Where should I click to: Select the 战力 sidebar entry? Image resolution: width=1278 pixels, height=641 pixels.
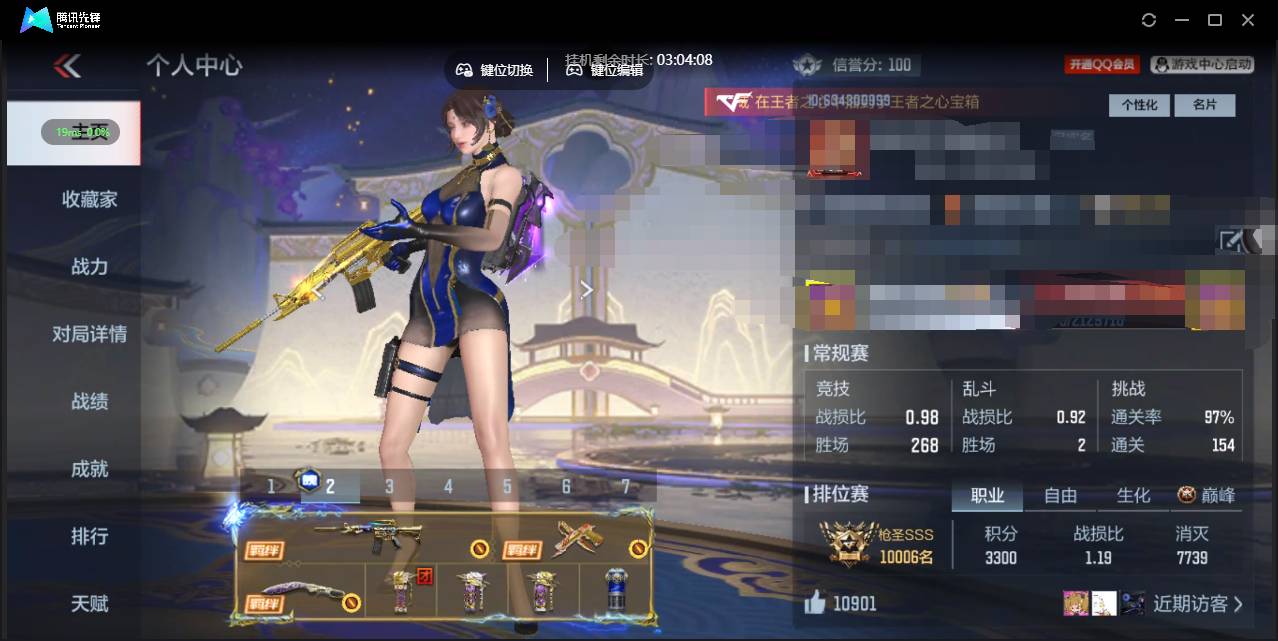click(89, 266)
